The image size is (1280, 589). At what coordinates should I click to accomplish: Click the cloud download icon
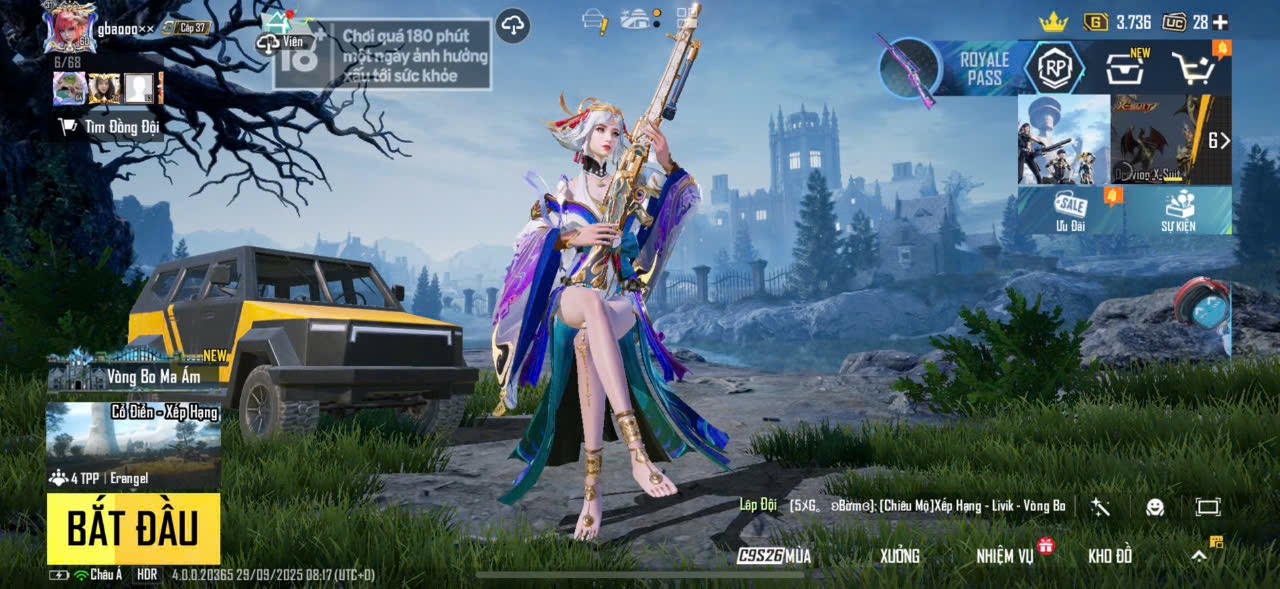(513, 26)
